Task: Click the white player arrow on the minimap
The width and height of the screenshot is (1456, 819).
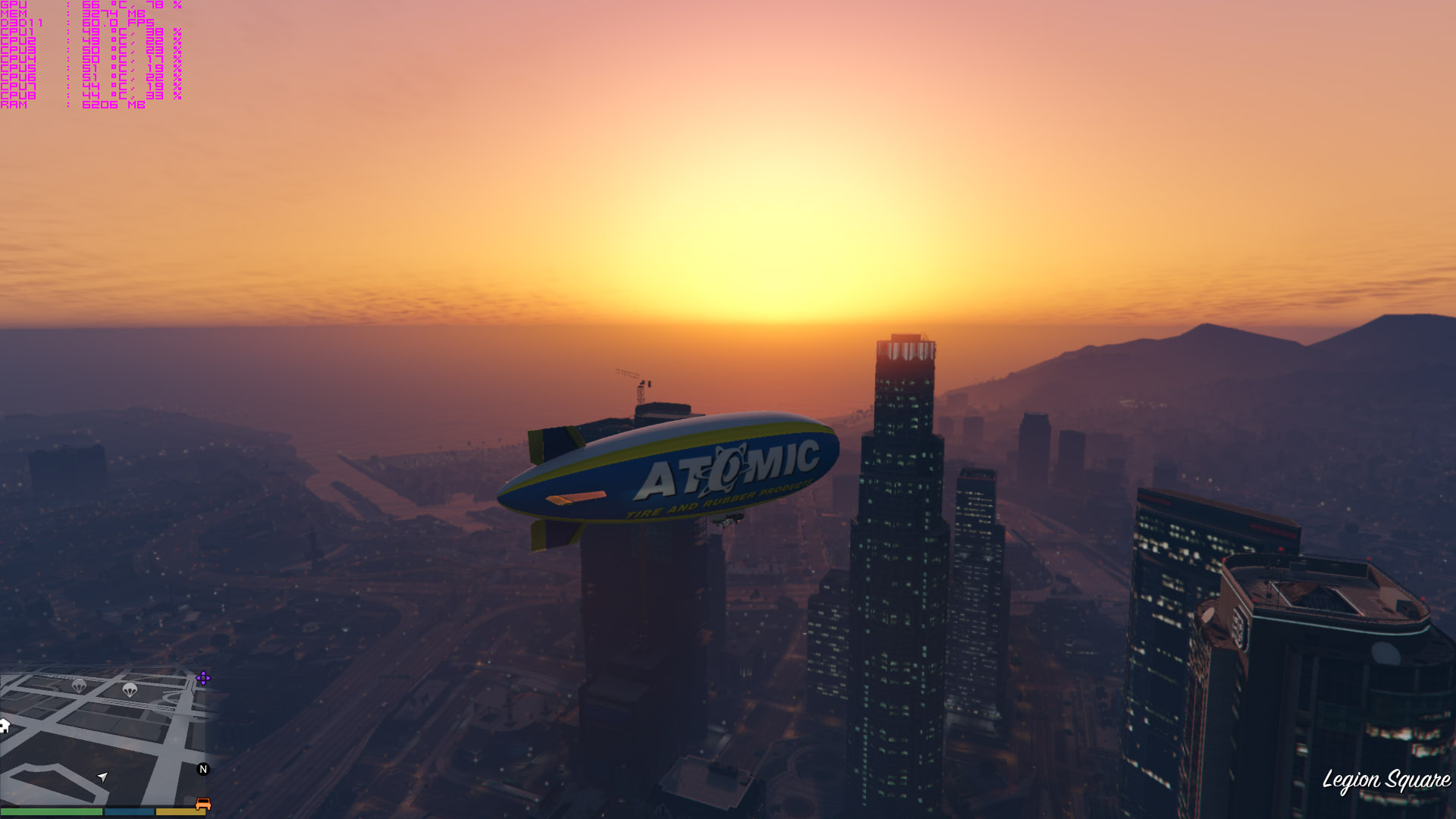Action: (102, 777)
